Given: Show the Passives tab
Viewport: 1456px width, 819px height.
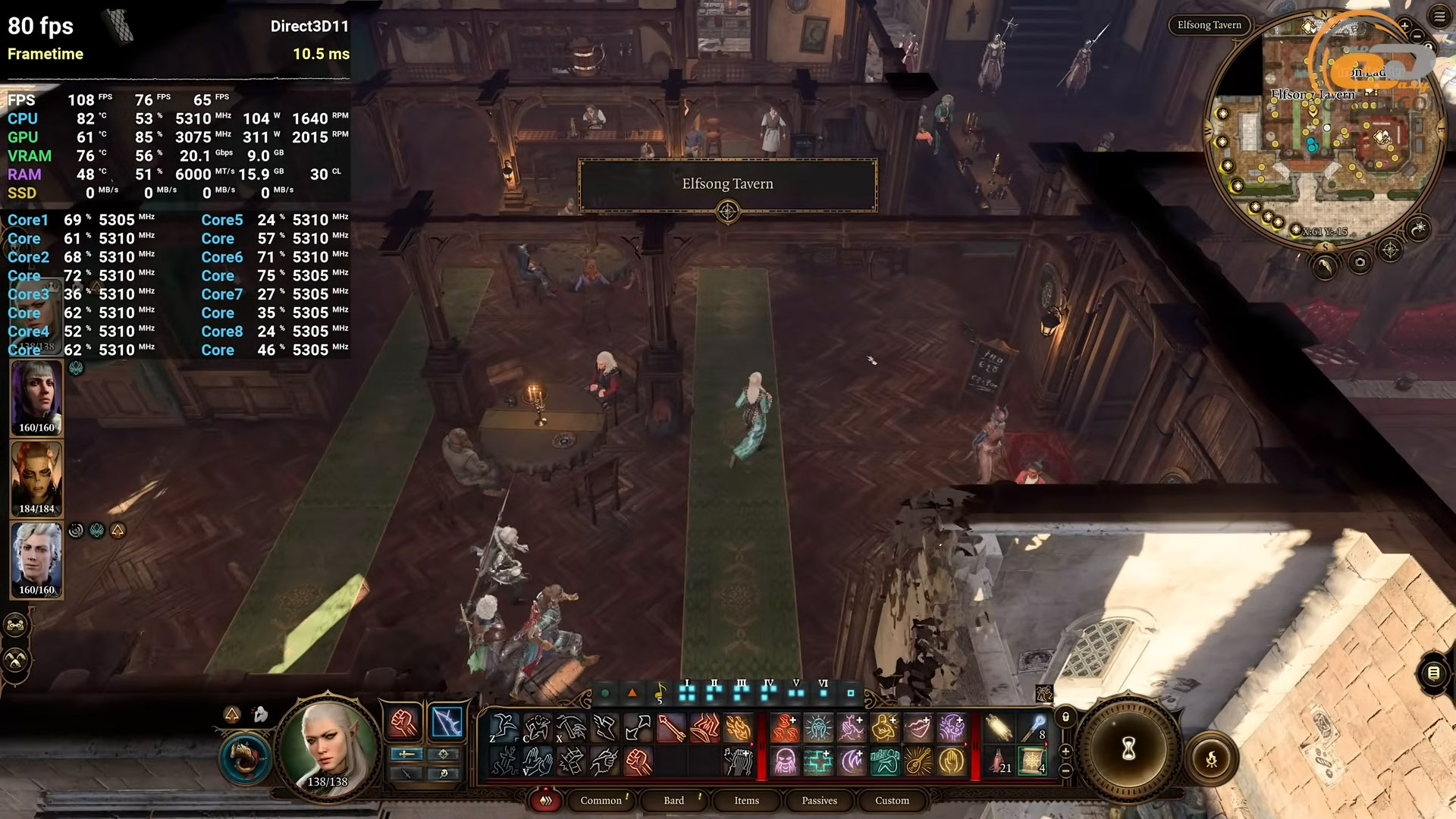Looking at the screenshot, I should click(x=819, y=800).
